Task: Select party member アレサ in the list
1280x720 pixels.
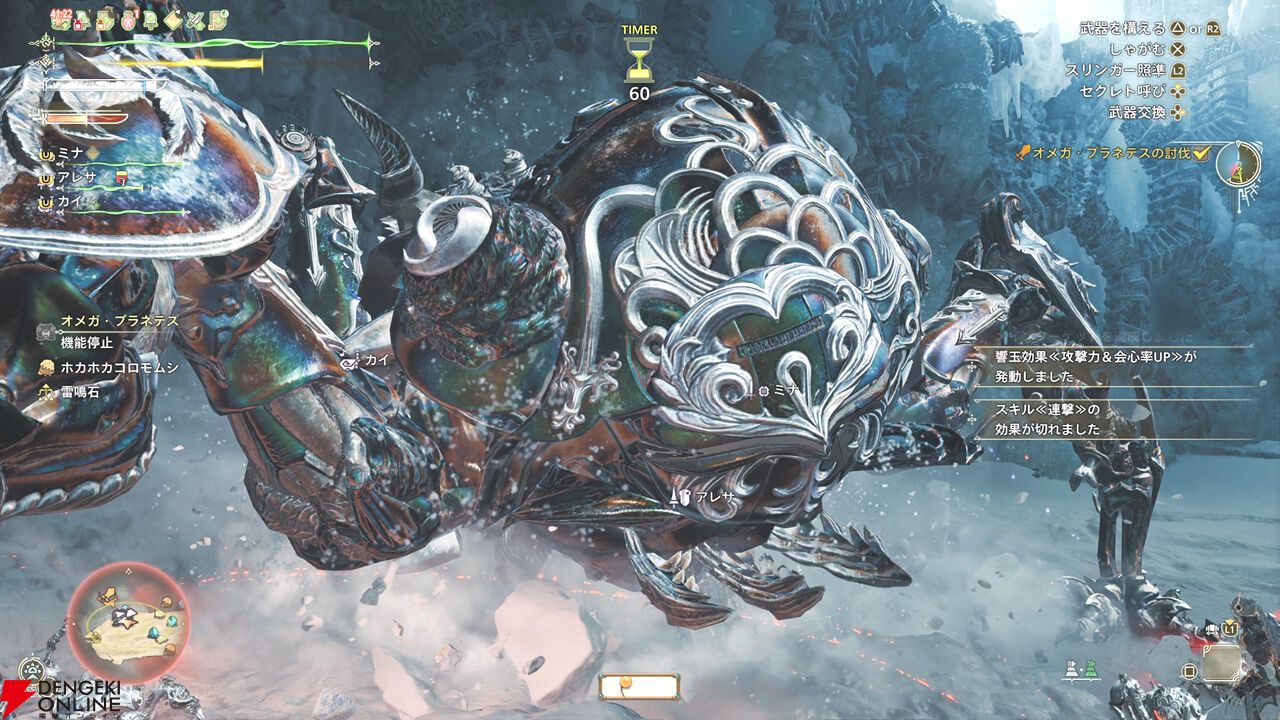Action: [80, 178]
